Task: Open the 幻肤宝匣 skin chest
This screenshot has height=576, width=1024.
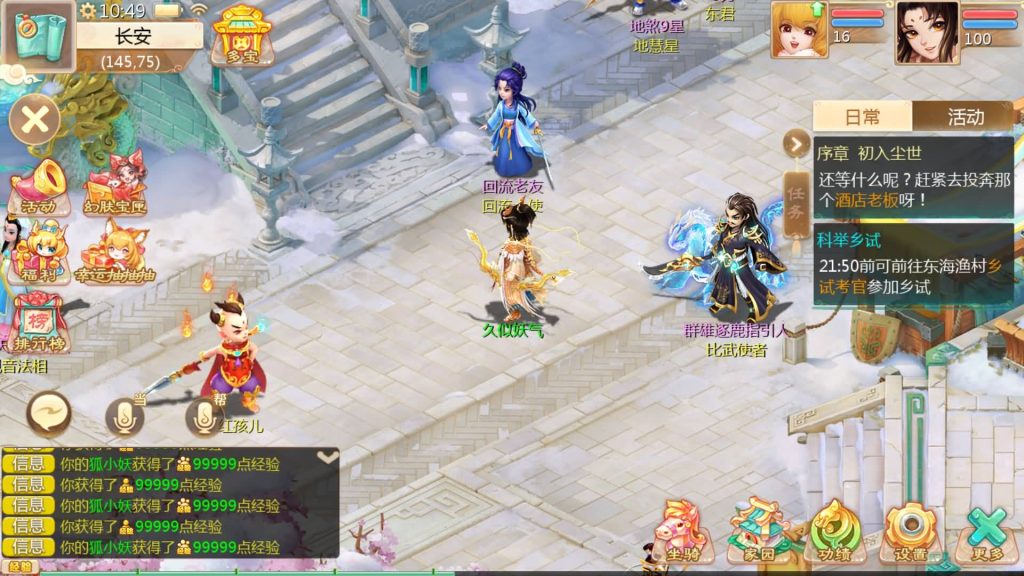Action: [114, 187]
